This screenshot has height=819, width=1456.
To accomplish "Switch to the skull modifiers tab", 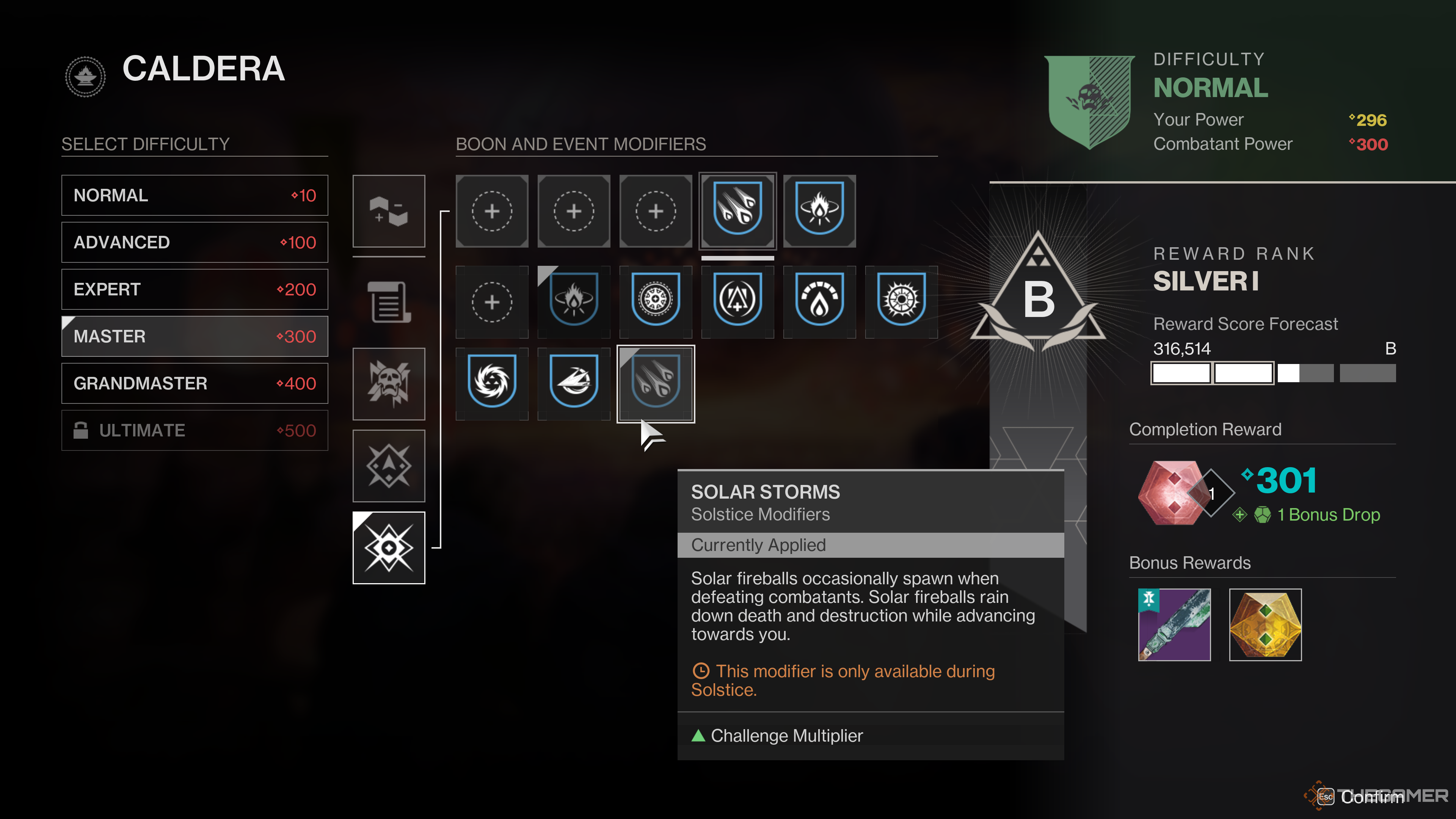I will pyautogui.click(x=389, y=384).
